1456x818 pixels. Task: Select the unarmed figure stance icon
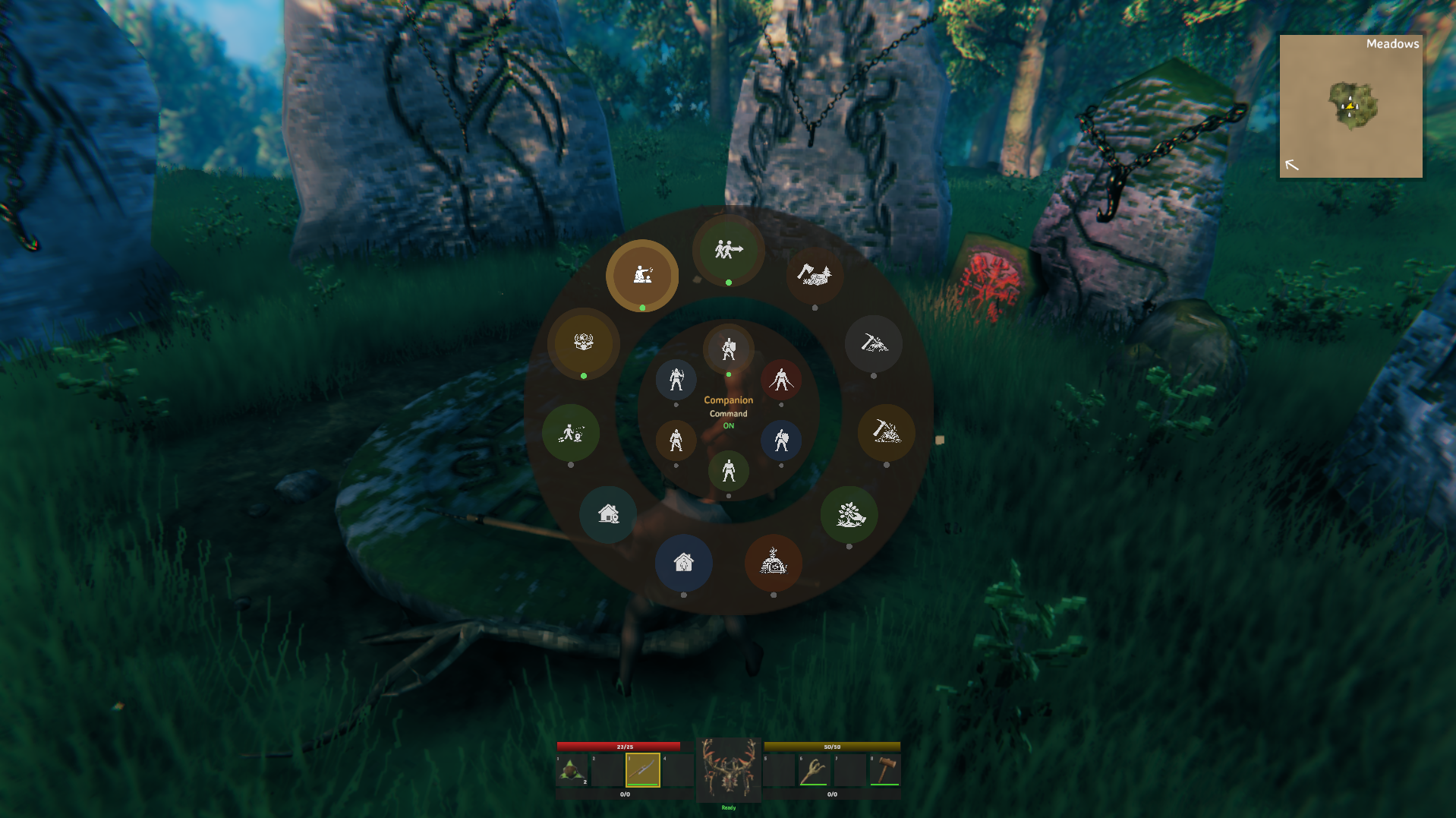(x=729, y=471)
